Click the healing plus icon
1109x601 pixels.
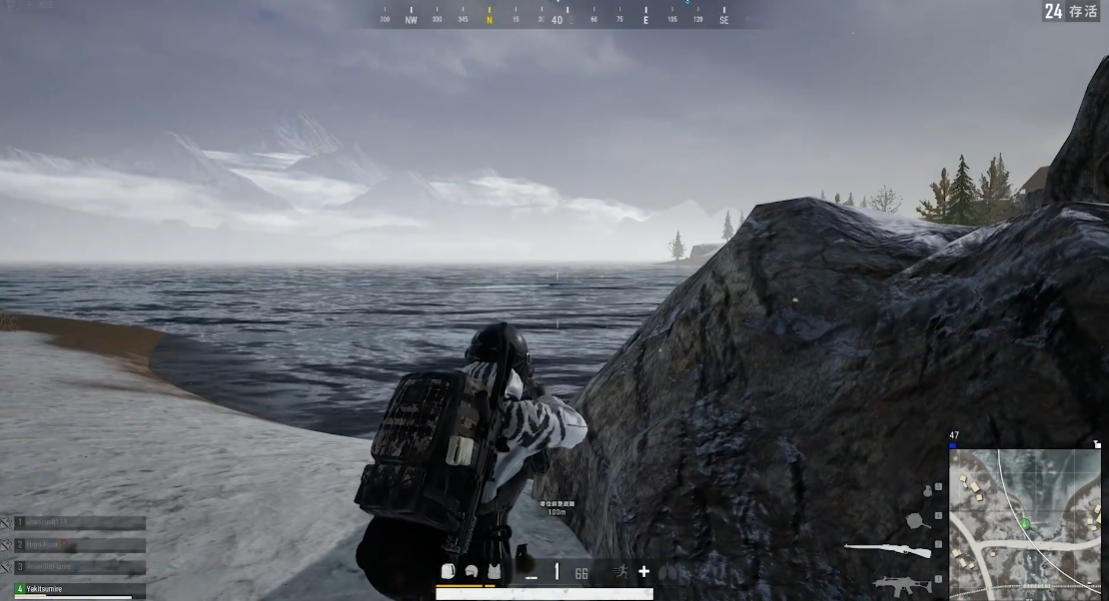click(x=644, y=572)
